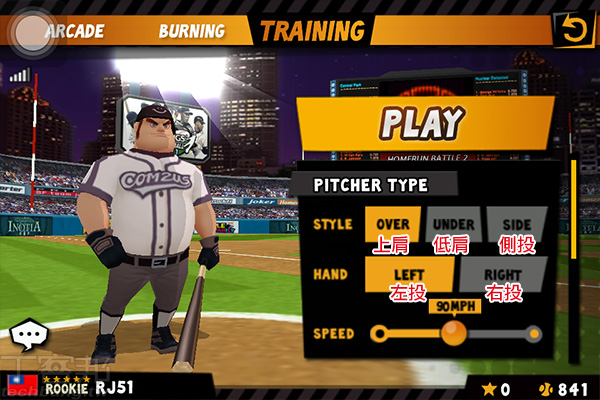
Task: Set pitcher hand to RIGHT
Action: pos(503,274)
